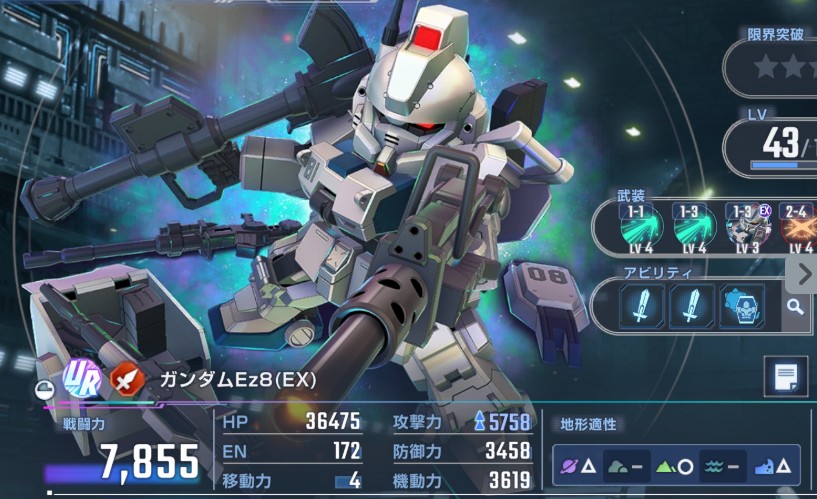Choose the robot head shield ability icon
The width and height of the screenshot is (817, 499).
pos(742,306)
